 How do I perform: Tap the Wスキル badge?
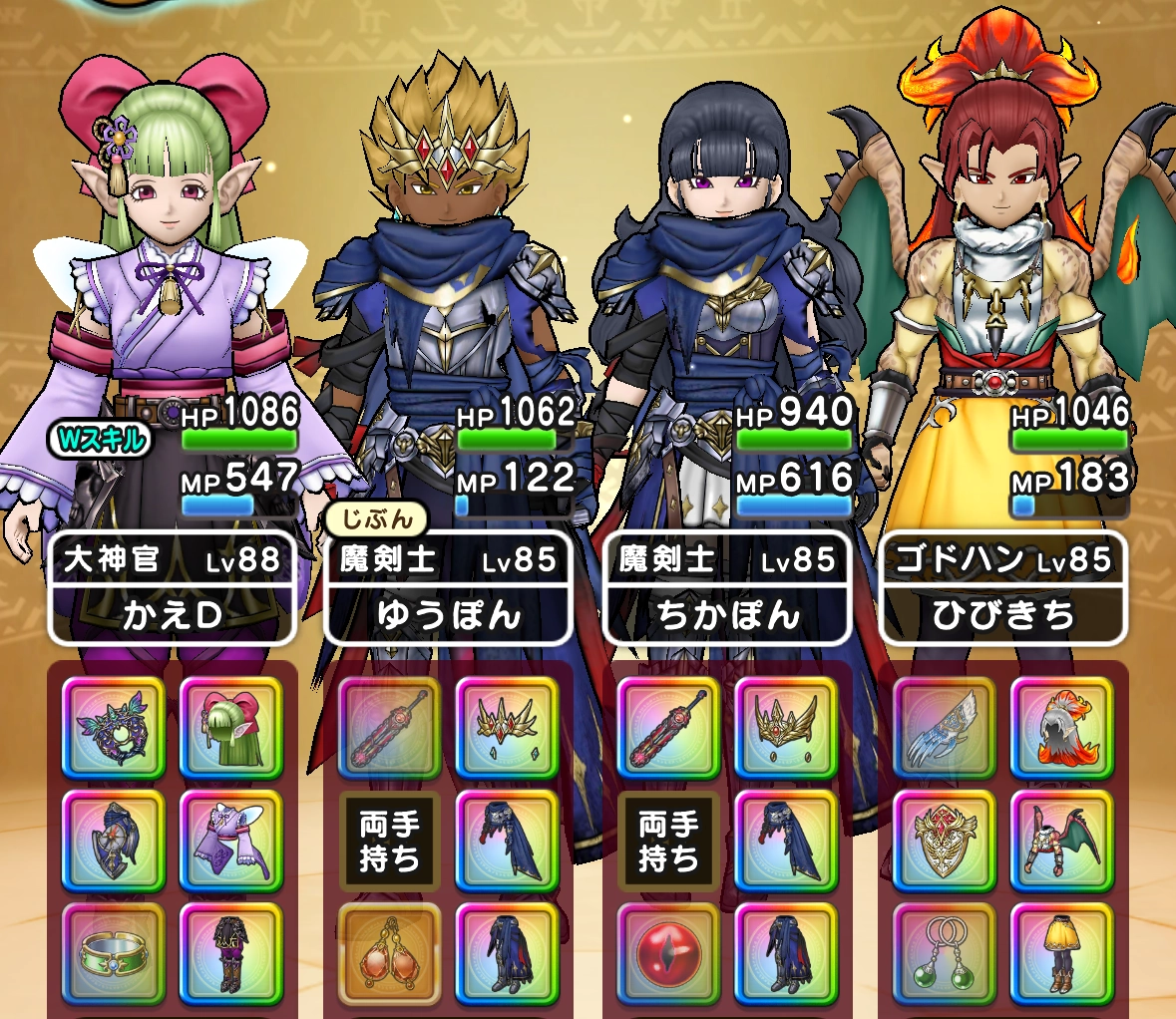(100, 439)
